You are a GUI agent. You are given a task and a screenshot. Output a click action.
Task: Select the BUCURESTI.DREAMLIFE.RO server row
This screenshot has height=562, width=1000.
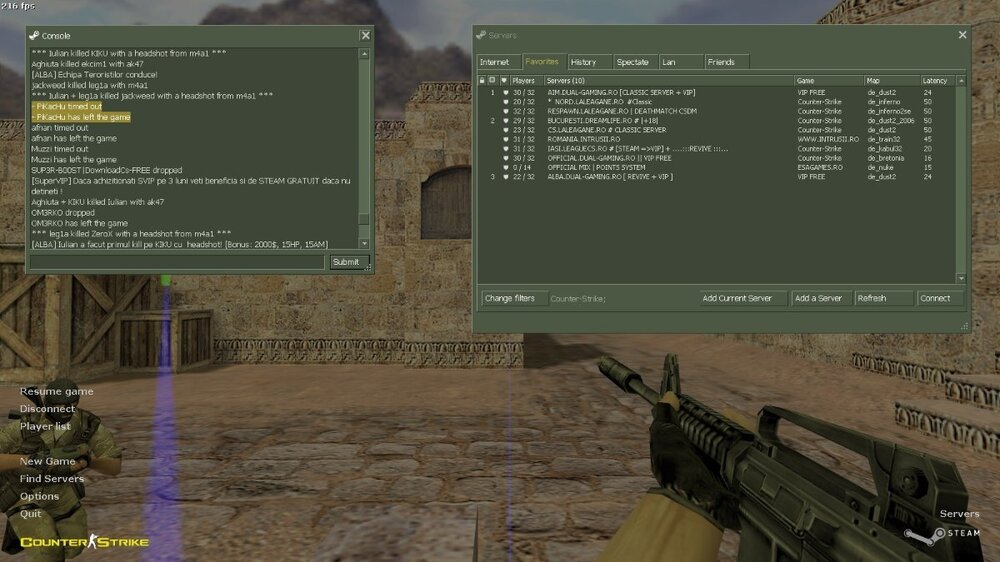point(620,120)
